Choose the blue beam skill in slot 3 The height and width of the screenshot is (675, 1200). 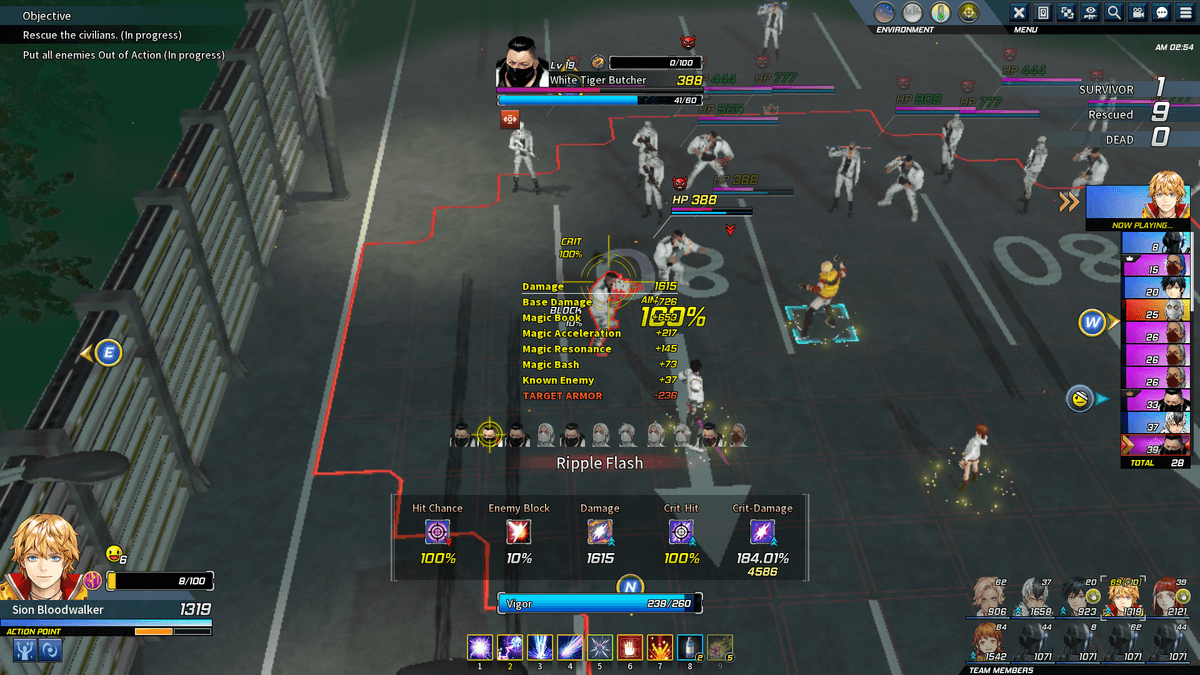(x=540, y=647)
